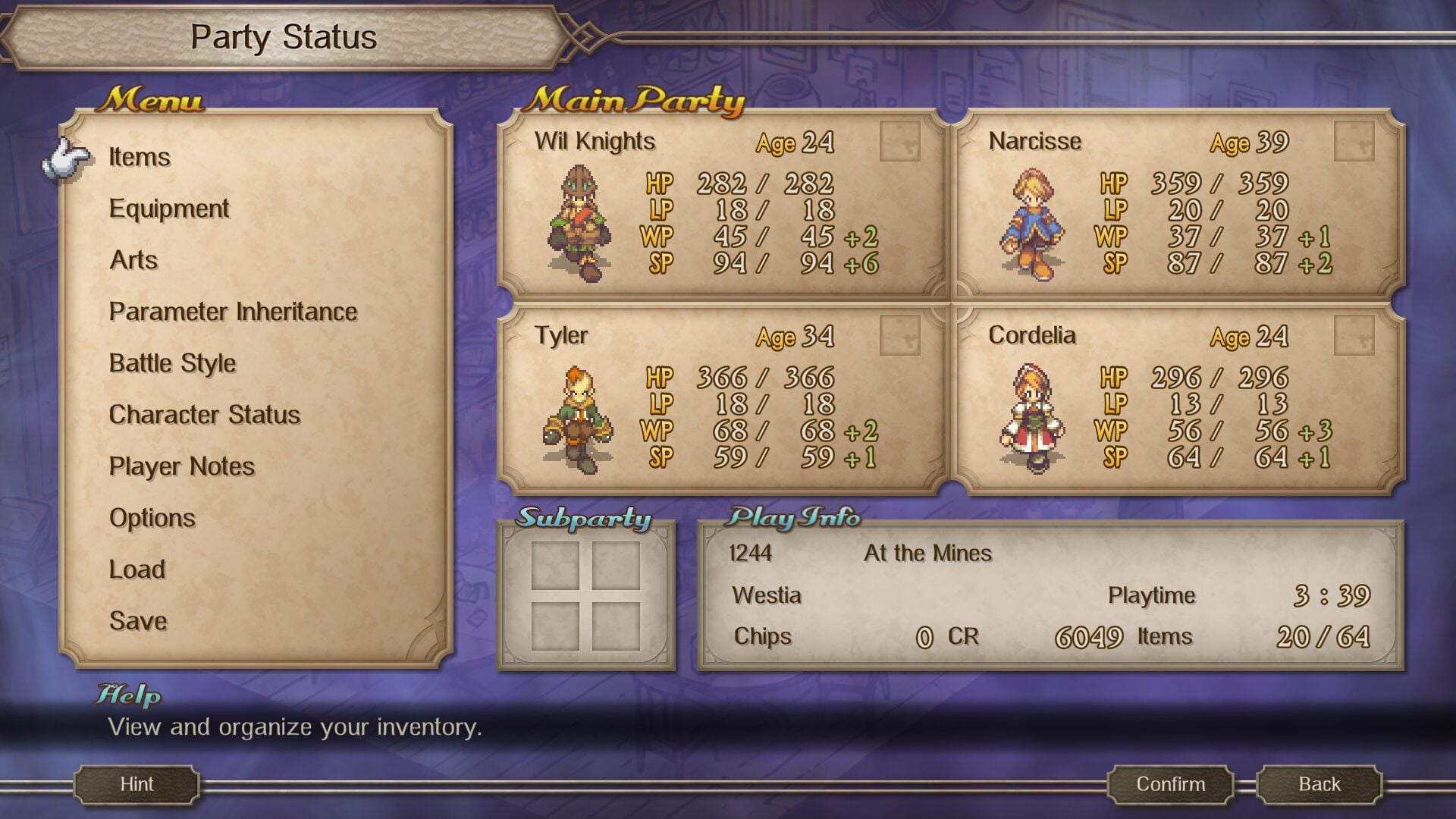This screenshot has width=1456, height=819.
Task: Open the Arts menu
Action: [x=134, y=260]
